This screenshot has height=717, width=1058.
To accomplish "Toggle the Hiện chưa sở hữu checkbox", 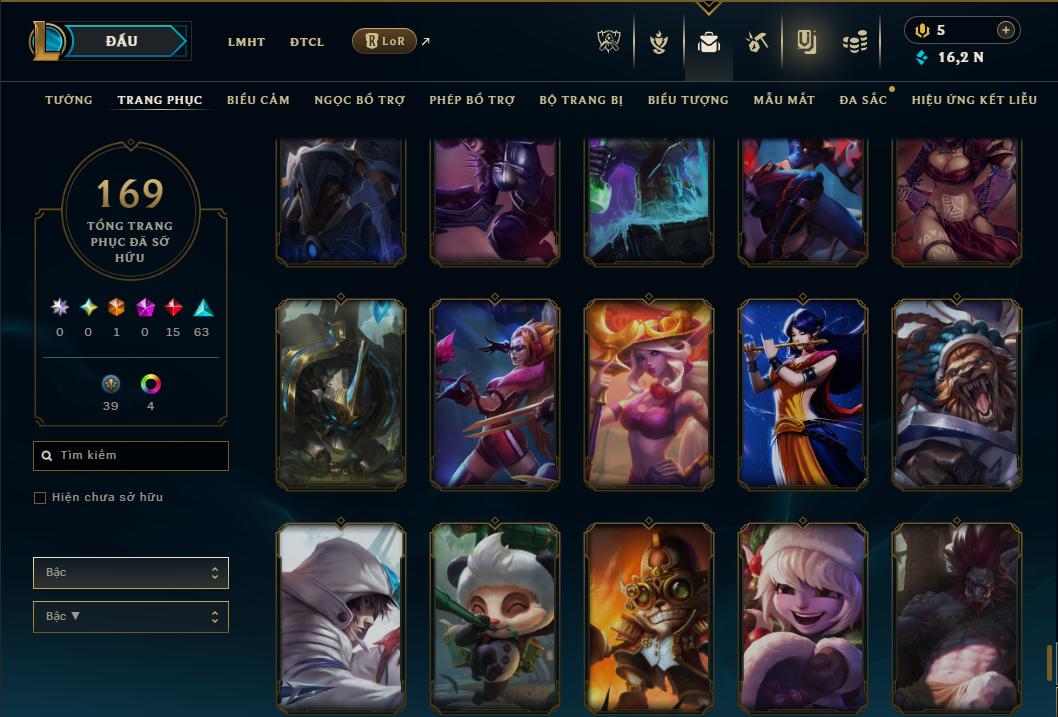I will pos(40,498).
